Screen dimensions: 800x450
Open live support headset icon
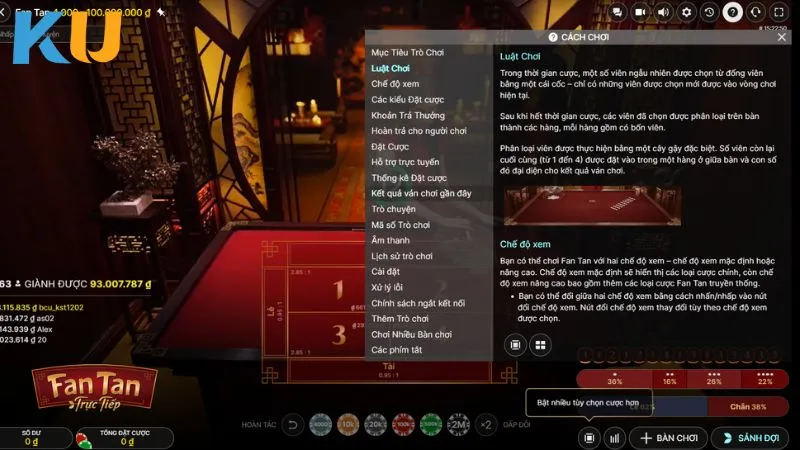pos(756,12)
